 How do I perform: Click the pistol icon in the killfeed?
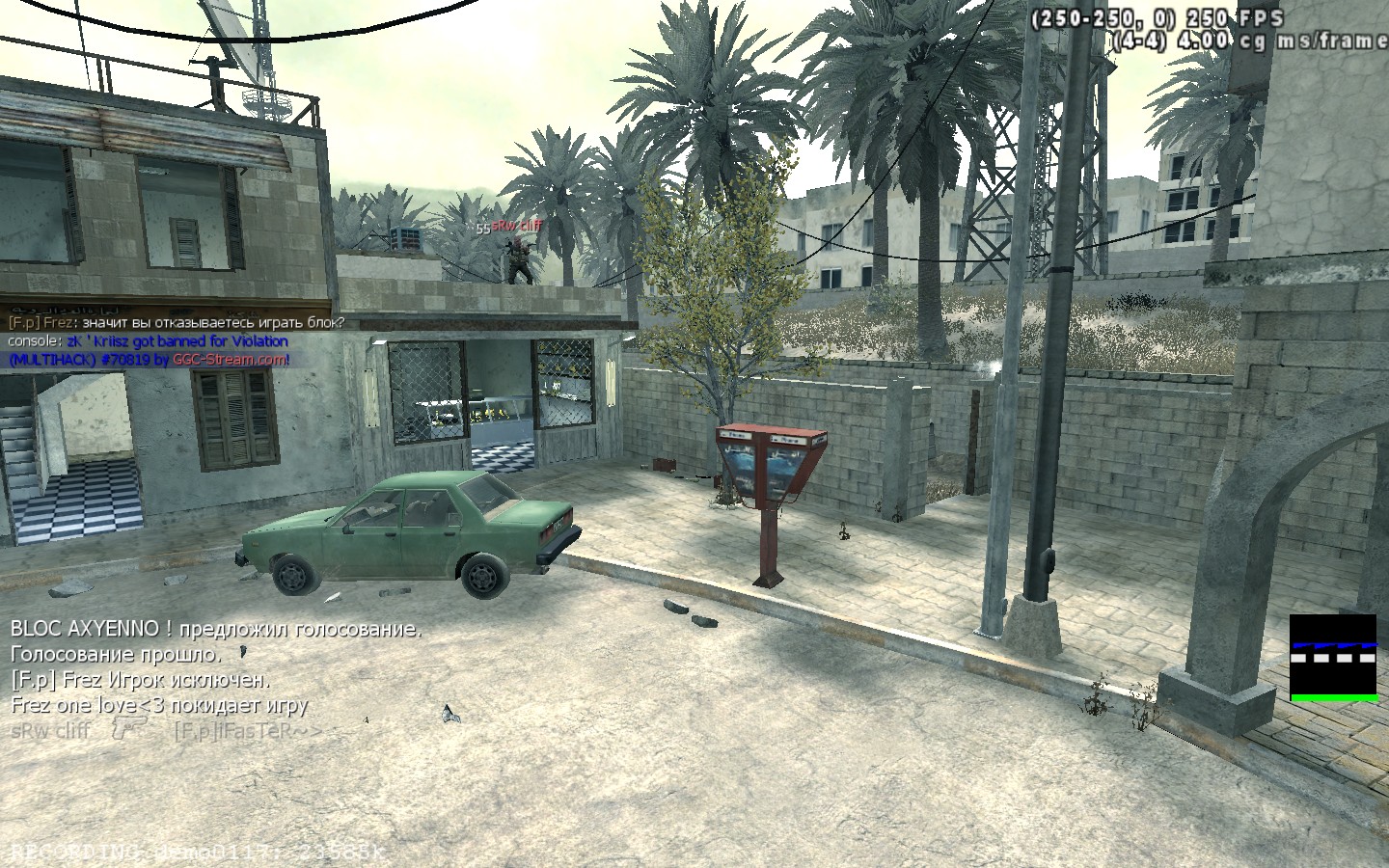pos(127,728)
